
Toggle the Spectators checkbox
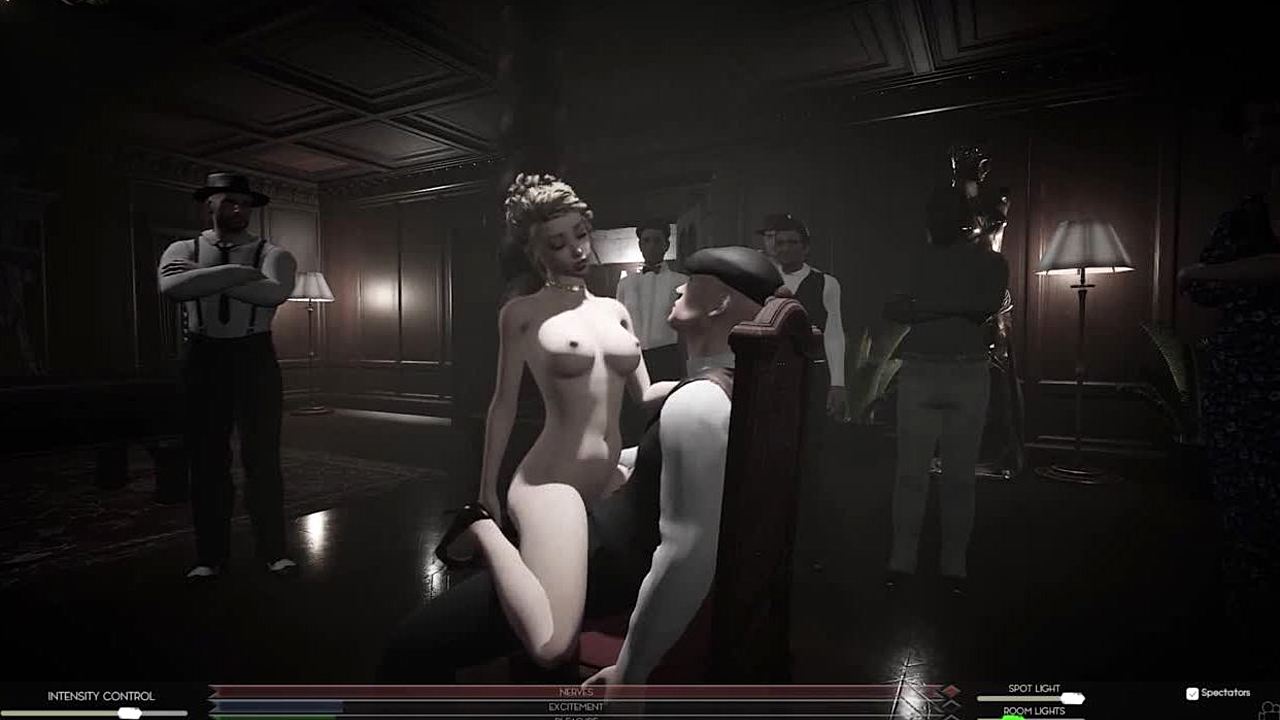point(1192,693)
